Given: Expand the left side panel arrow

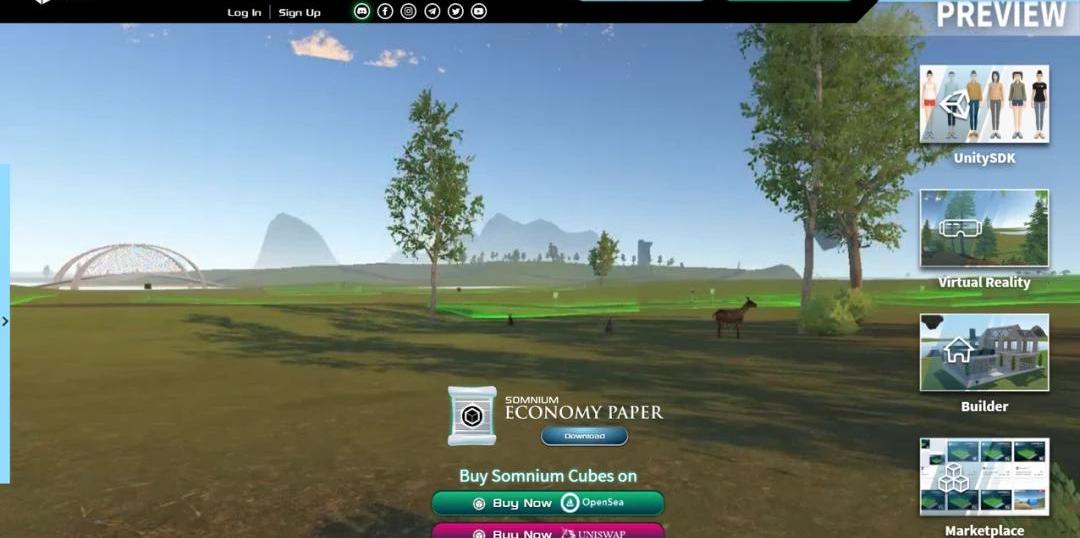Looking at the screenshot, I should coord(5,321).
